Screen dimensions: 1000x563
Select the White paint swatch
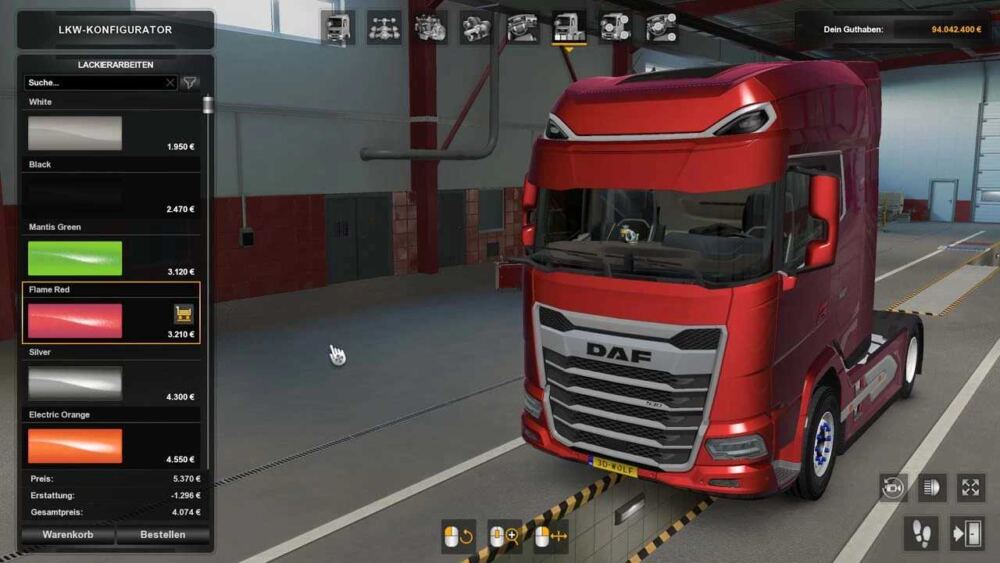[x=75, y=133]
